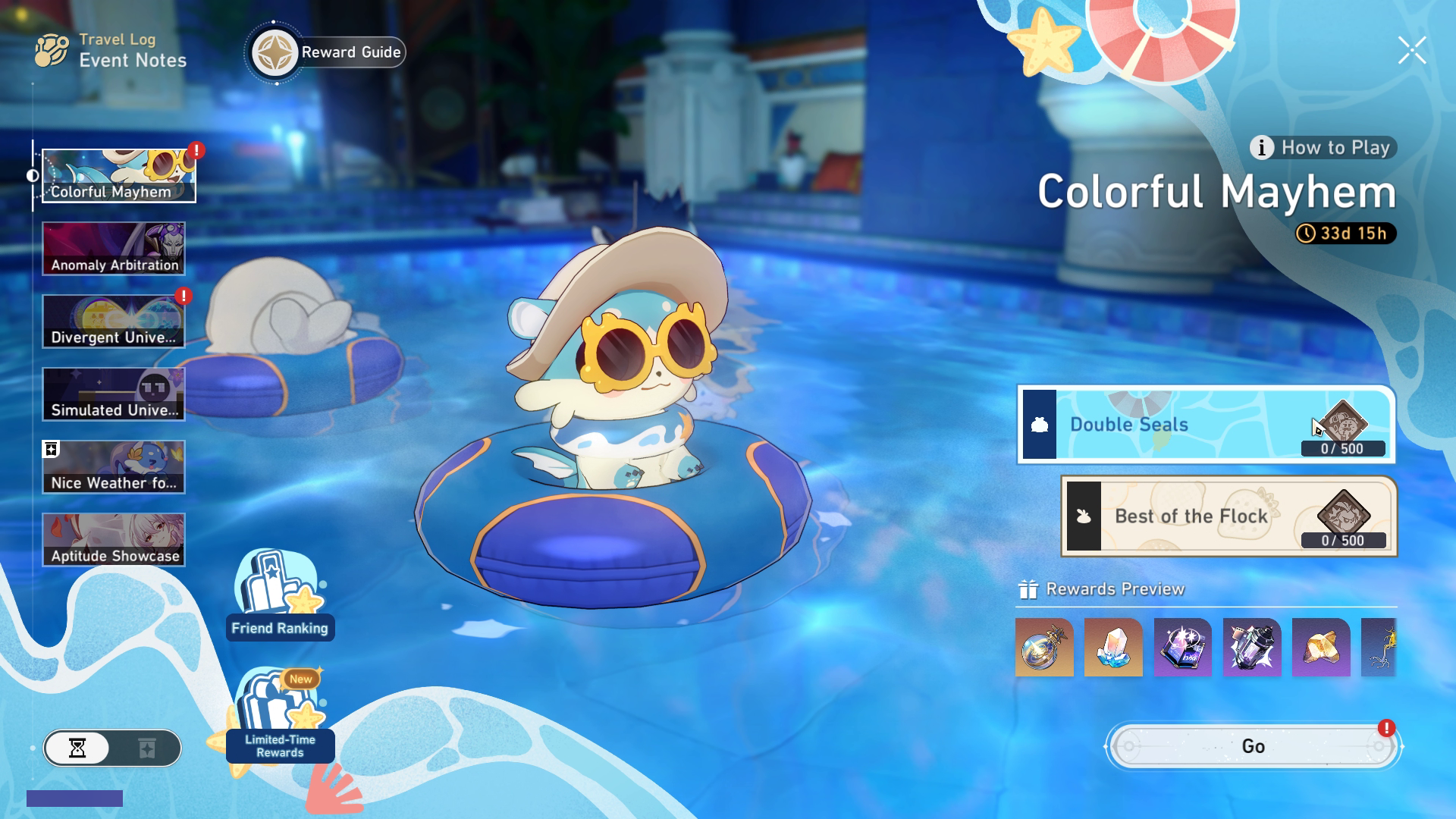This screenshot has height=819, width=1456.
Task: Switch to the Divergent Universe event
Action: (x=114, y=321)
